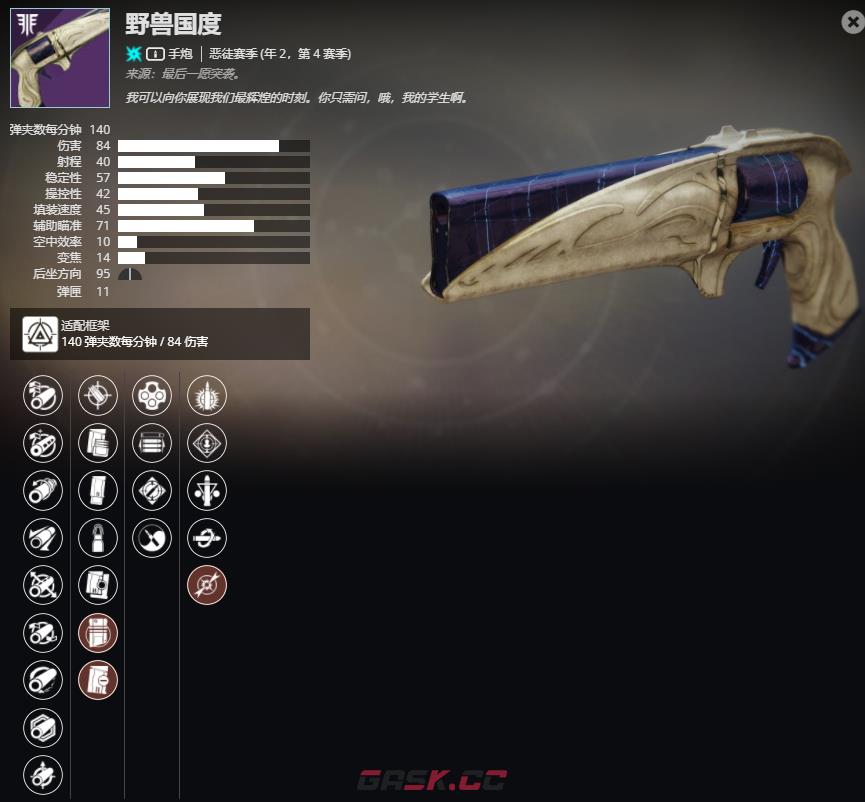Screen dimensions: 865x802
Task: Choose the stacked magazines trait perk
Action: tap(152, 443)
